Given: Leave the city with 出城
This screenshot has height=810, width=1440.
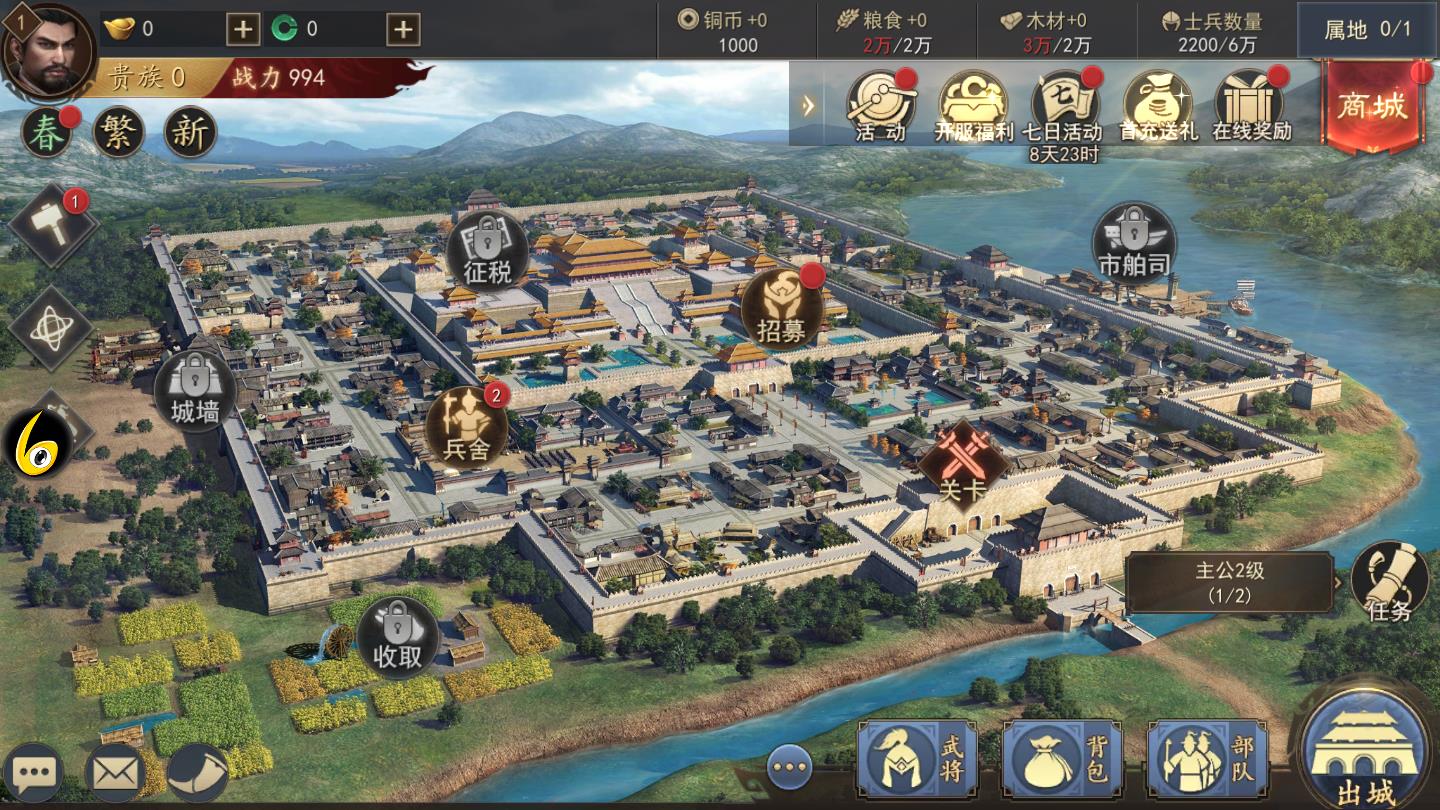Looking at the screenshot, I should point(1366,750).
